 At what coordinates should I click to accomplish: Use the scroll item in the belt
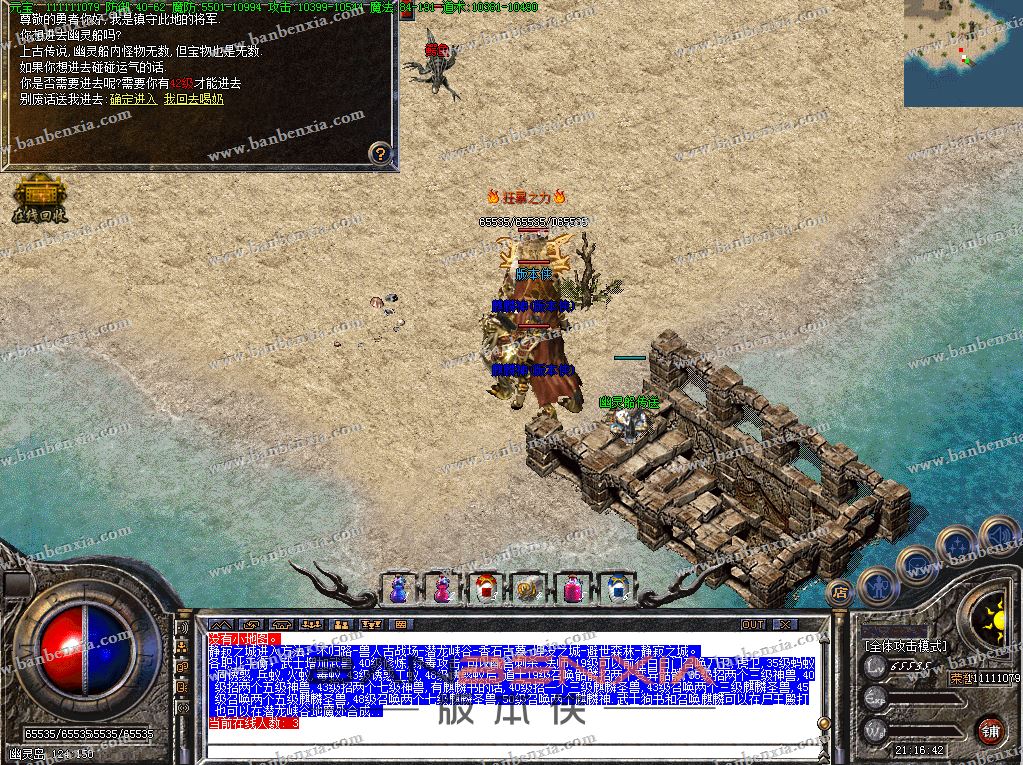[x=528, y=589]
